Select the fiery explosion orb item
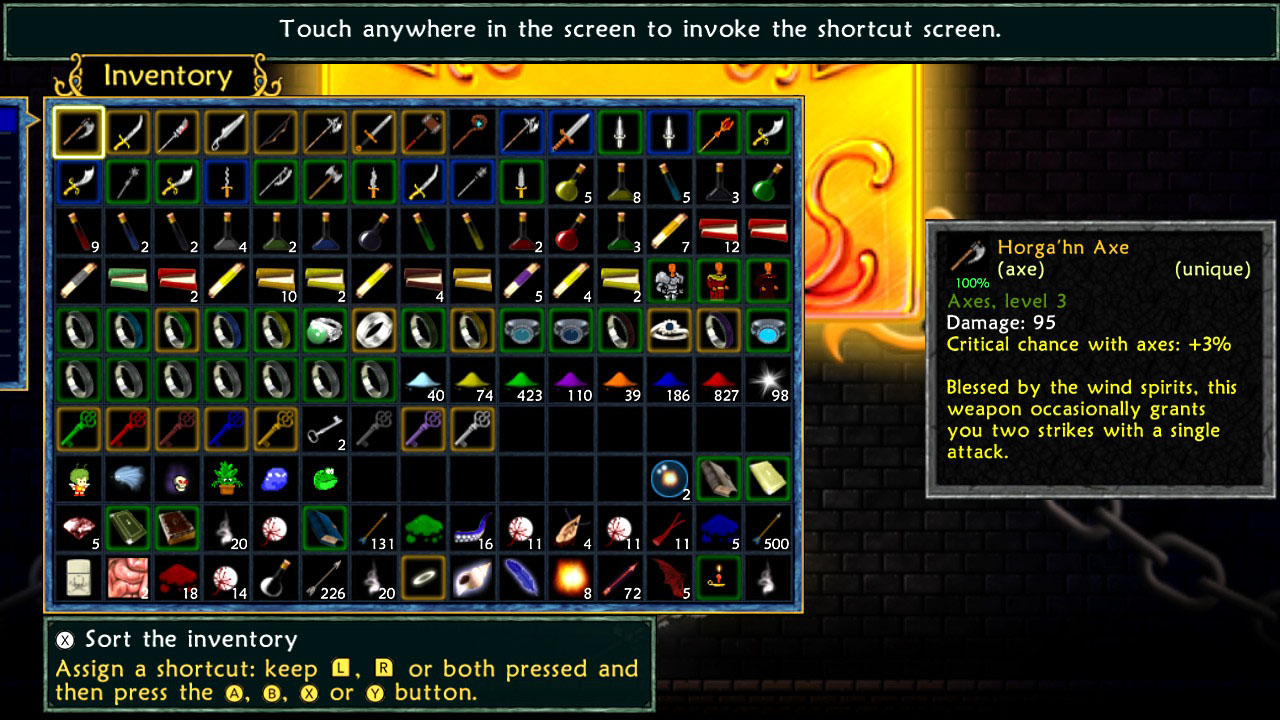The height and width of the screenshot is (720, 1280). point(570,578)
